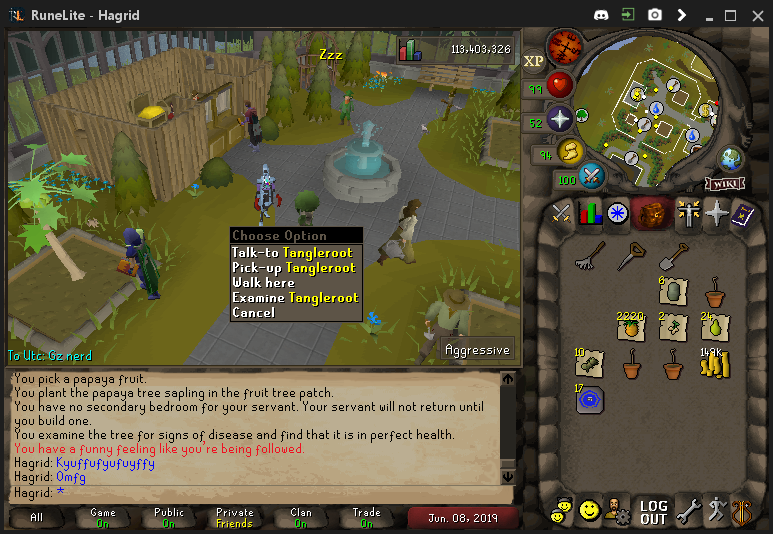Click the coins stack in inventory
The image size is (773, 534).
pyautogui.click(x=714, y=364)
